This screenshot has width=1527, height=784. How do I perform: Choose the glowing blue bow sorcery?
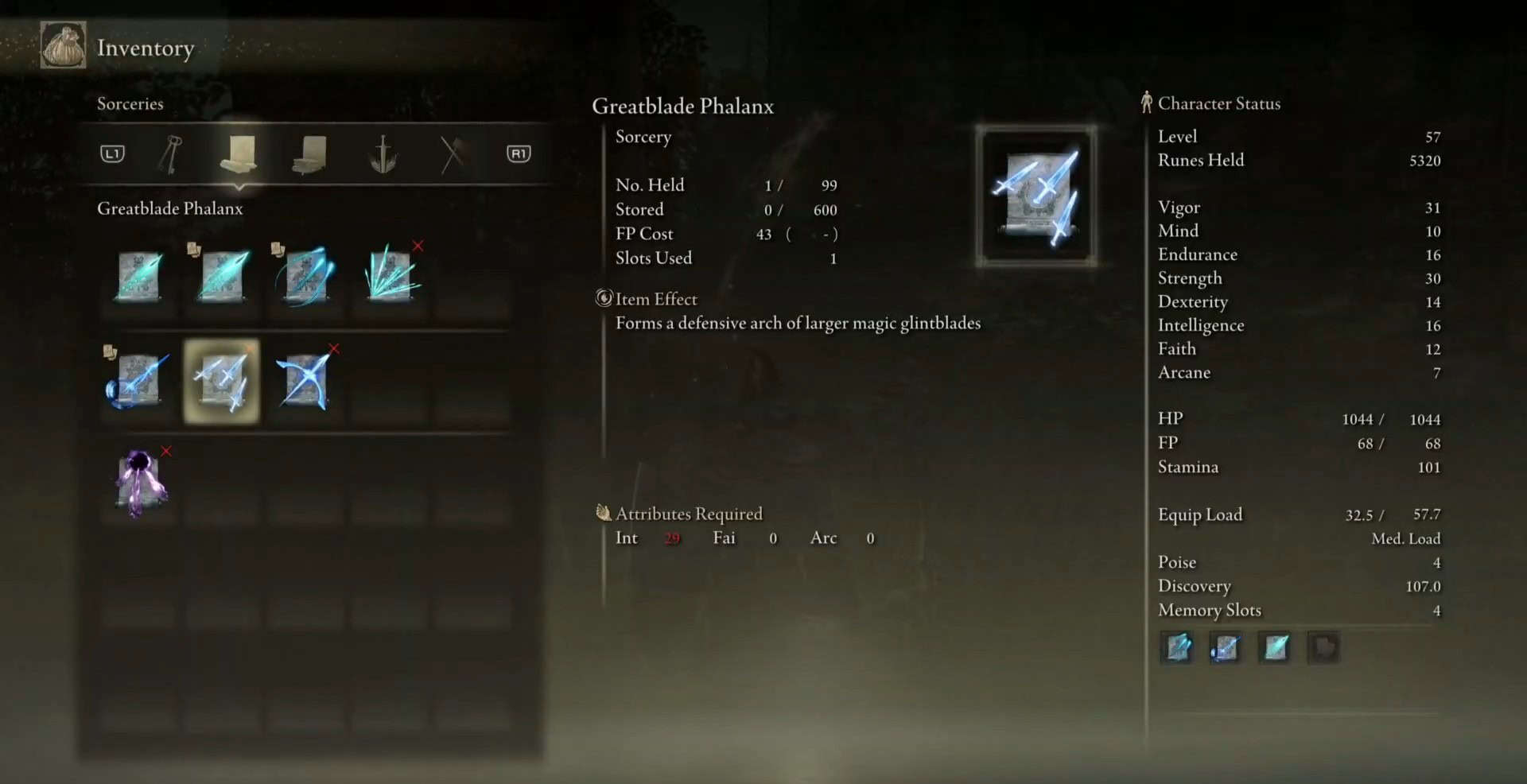click(x=305, y=381)
